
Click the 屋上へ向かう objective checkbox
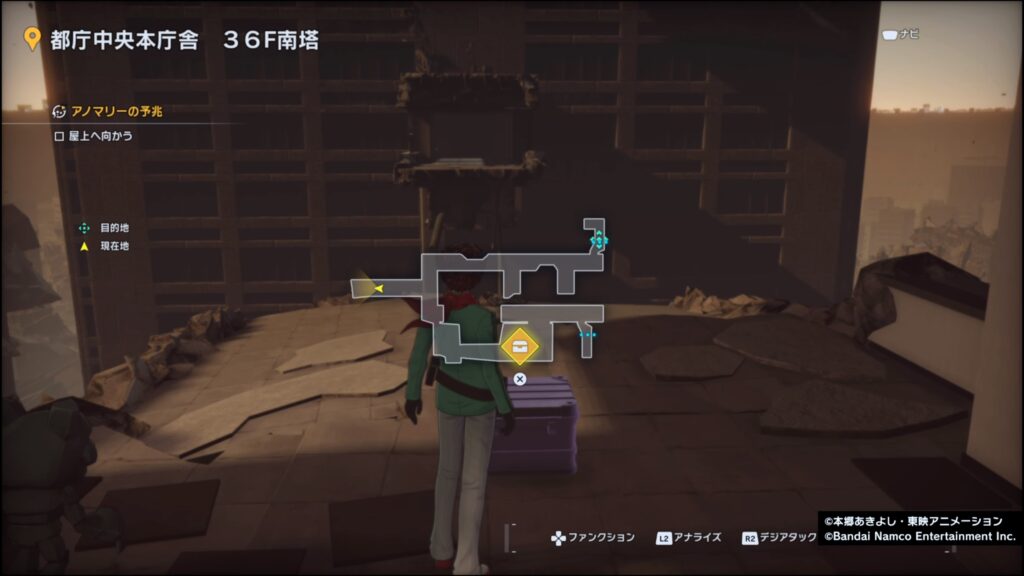[x=60, y=135]
